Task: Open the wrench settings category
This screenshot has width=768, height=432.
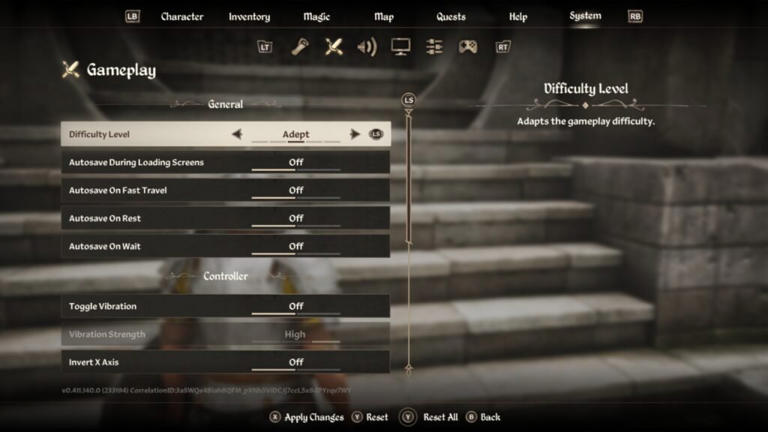Action: 299,47
